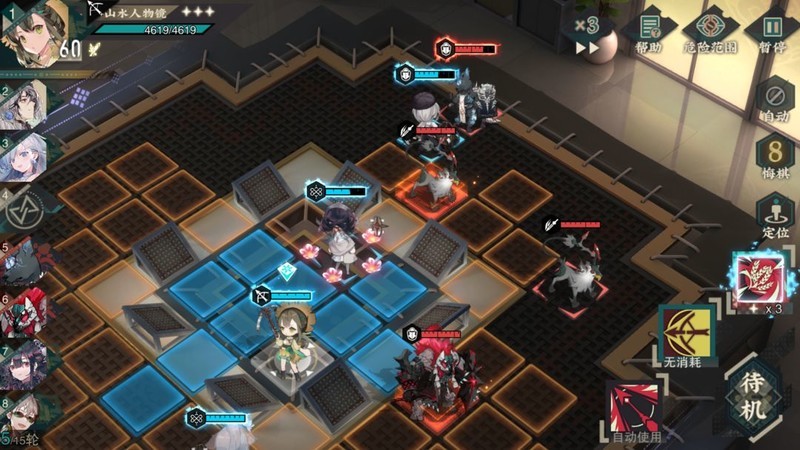Select the grey emblem turn slot numbered 4
This screenshot has height=450, width=800.
[26, 207]
